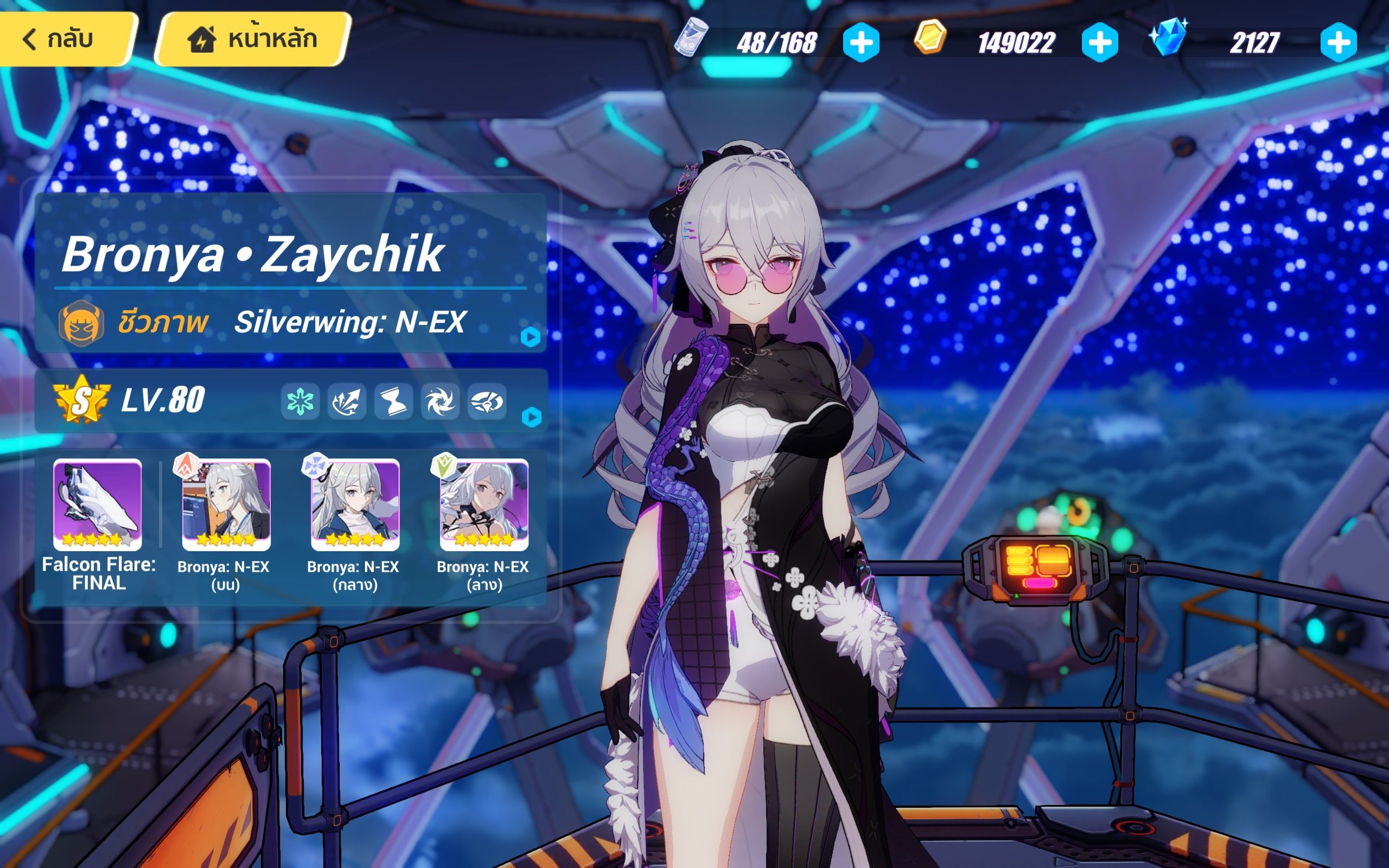Click the second skill icon beside LV.80
Screen dimensions: 1389x868
[347, 403]
